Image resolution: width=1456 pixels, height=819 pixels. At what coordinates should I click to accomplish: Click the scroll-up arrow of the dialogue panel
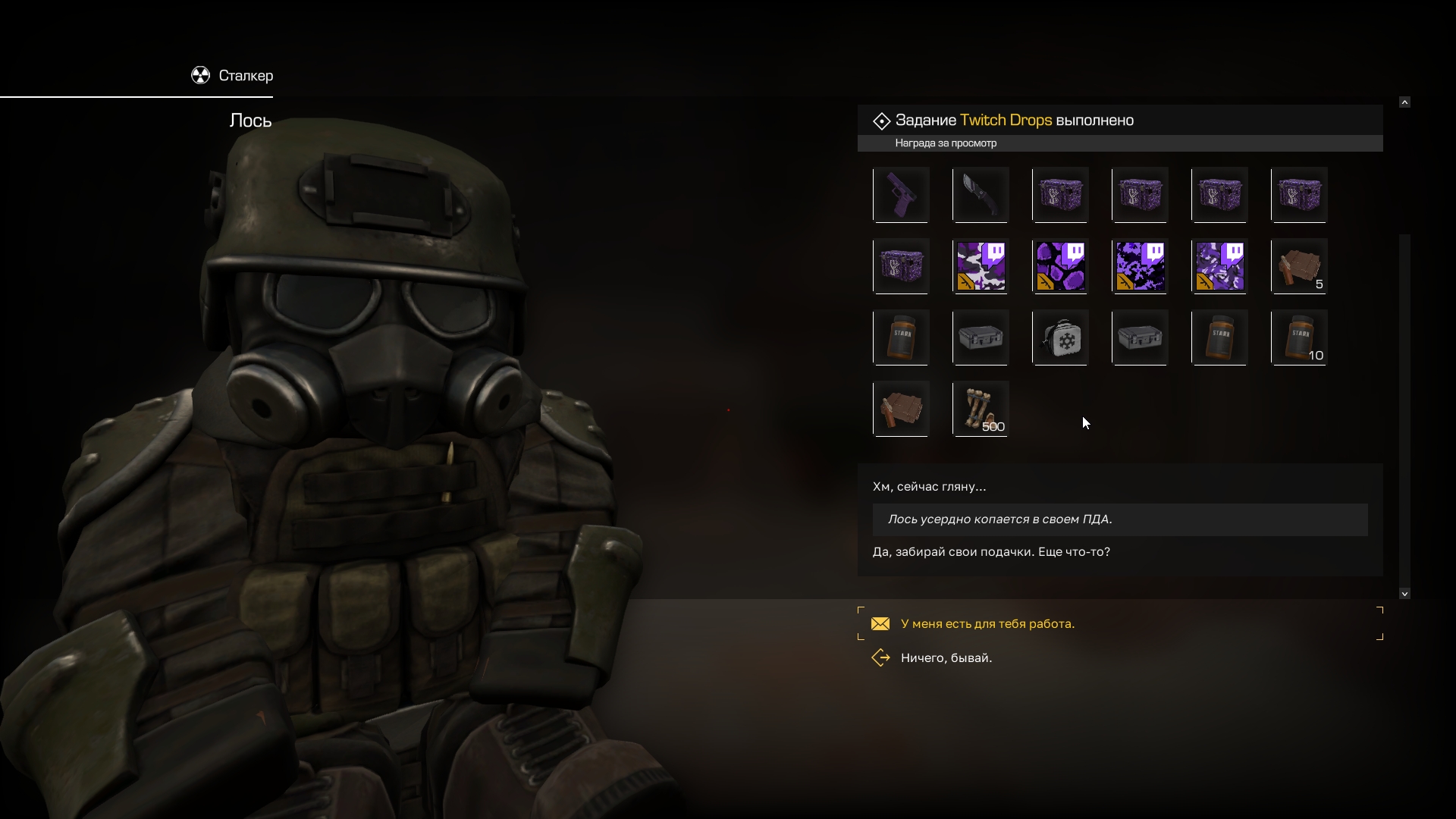point(1404,102)
